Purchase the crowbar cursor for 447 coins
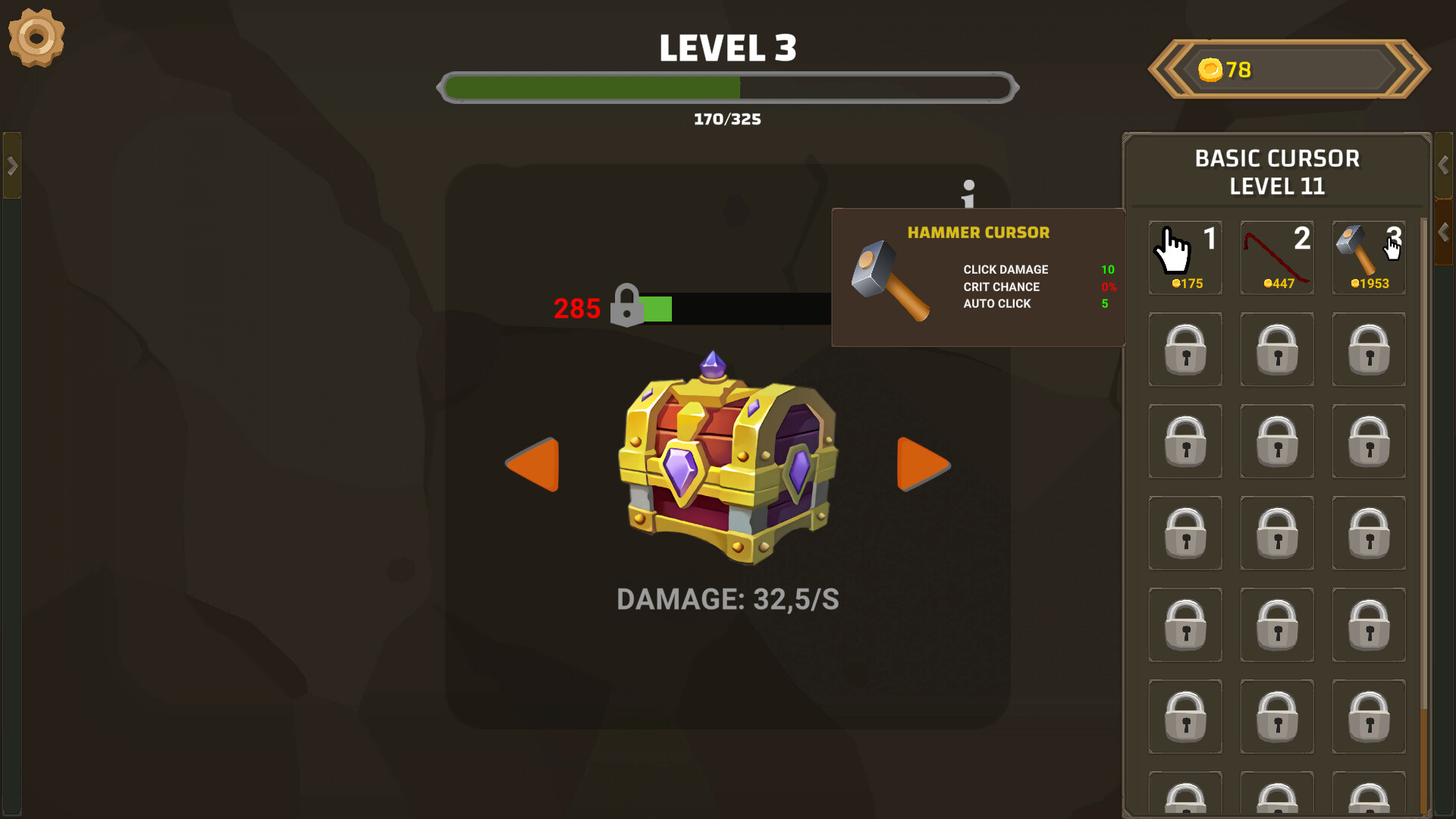The width and height of the screenshot is (1456, 819). click(1277, 258)
